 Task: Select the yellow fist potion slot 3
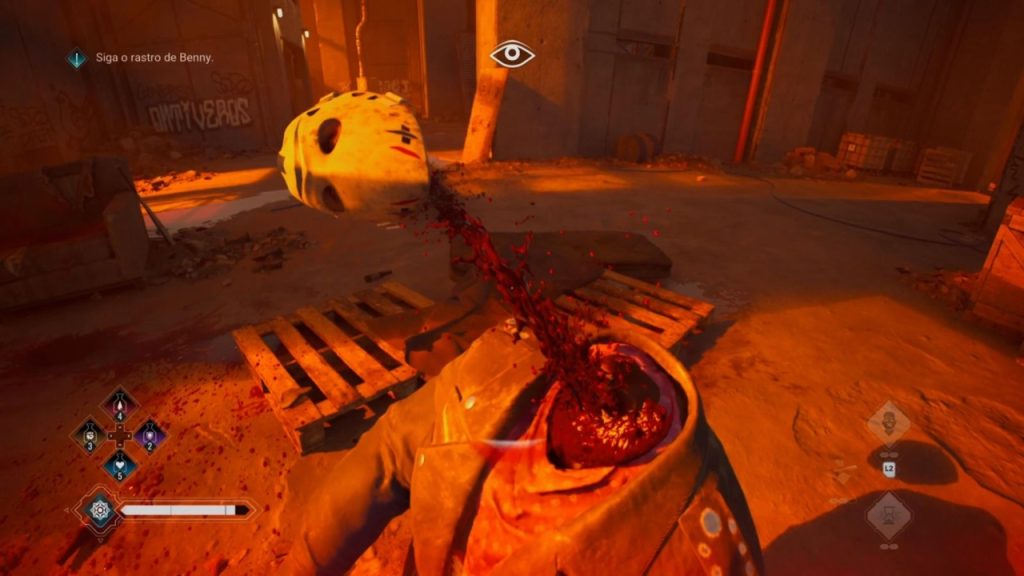click(90, 435)
